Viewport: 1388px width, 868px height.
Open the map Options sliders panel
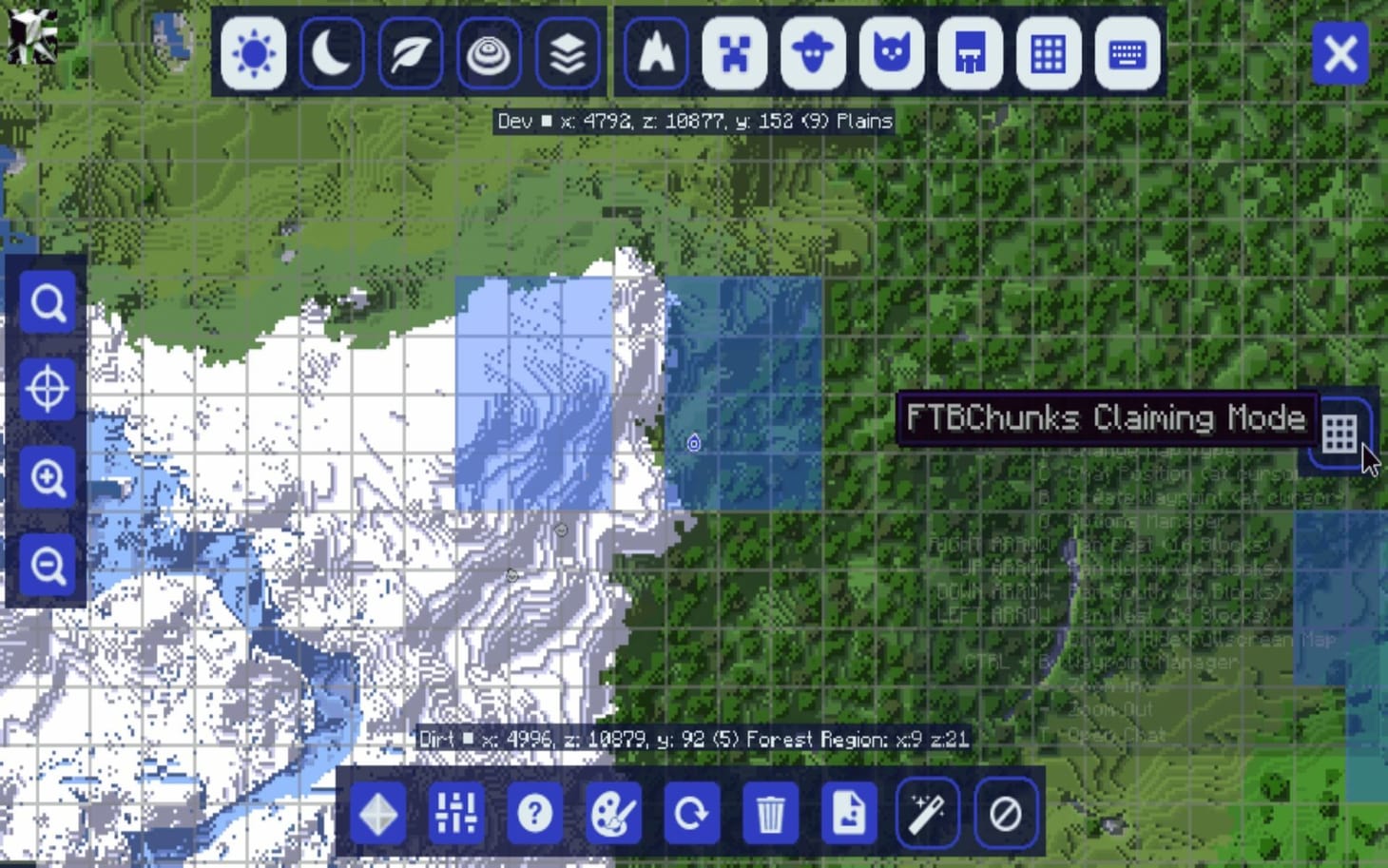click(456, 813)
